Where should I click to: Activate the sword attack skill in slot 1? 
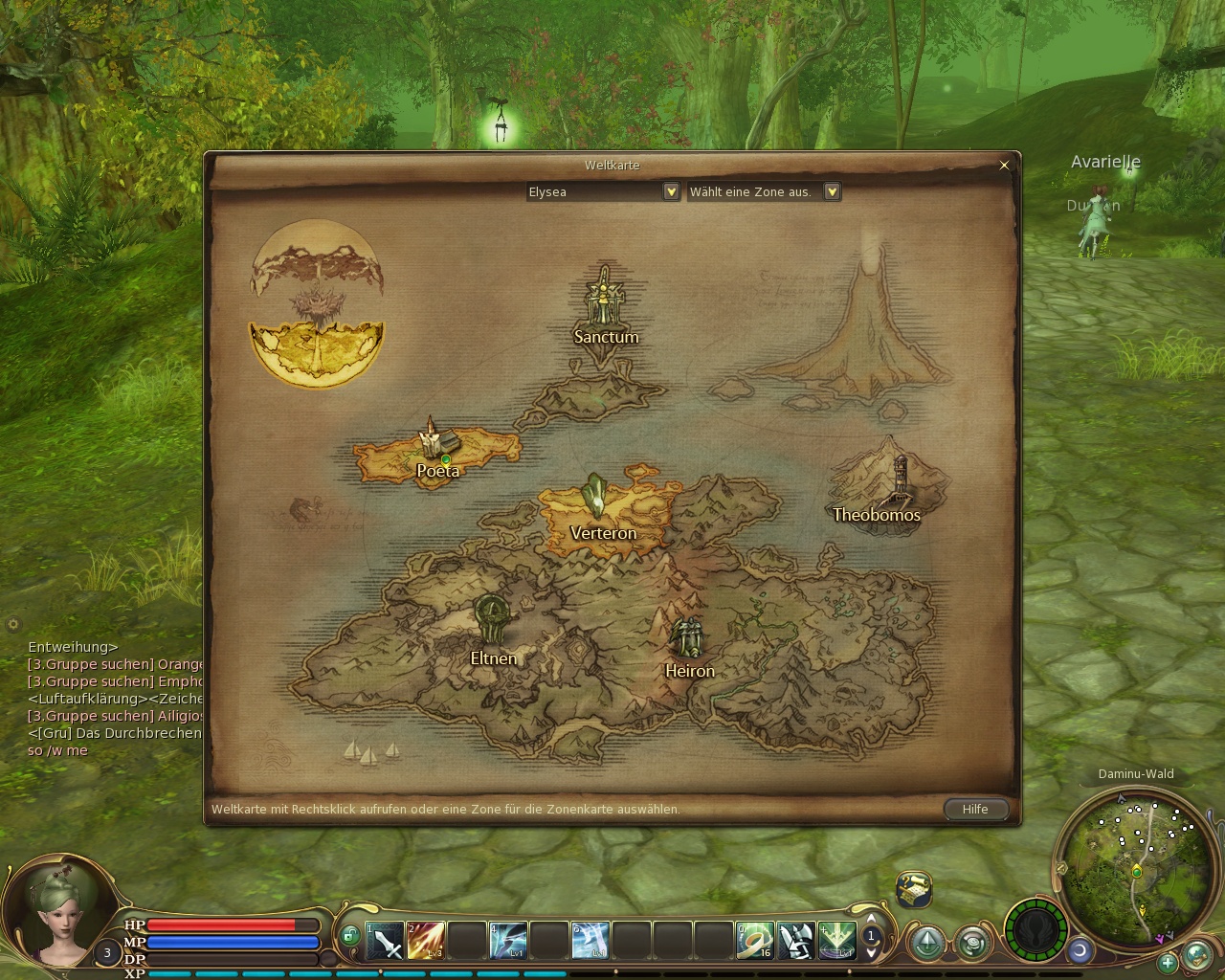point(386,941)
